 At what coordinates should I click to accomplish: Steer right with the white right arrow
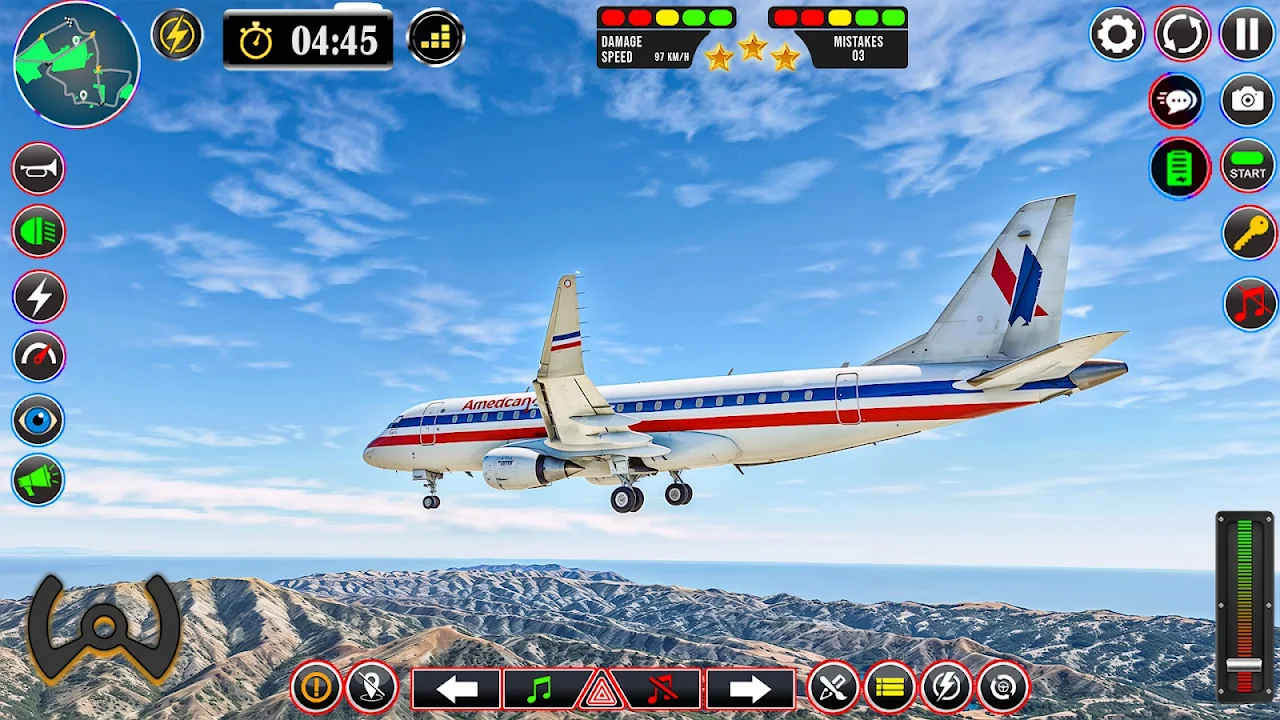point(750,689)
